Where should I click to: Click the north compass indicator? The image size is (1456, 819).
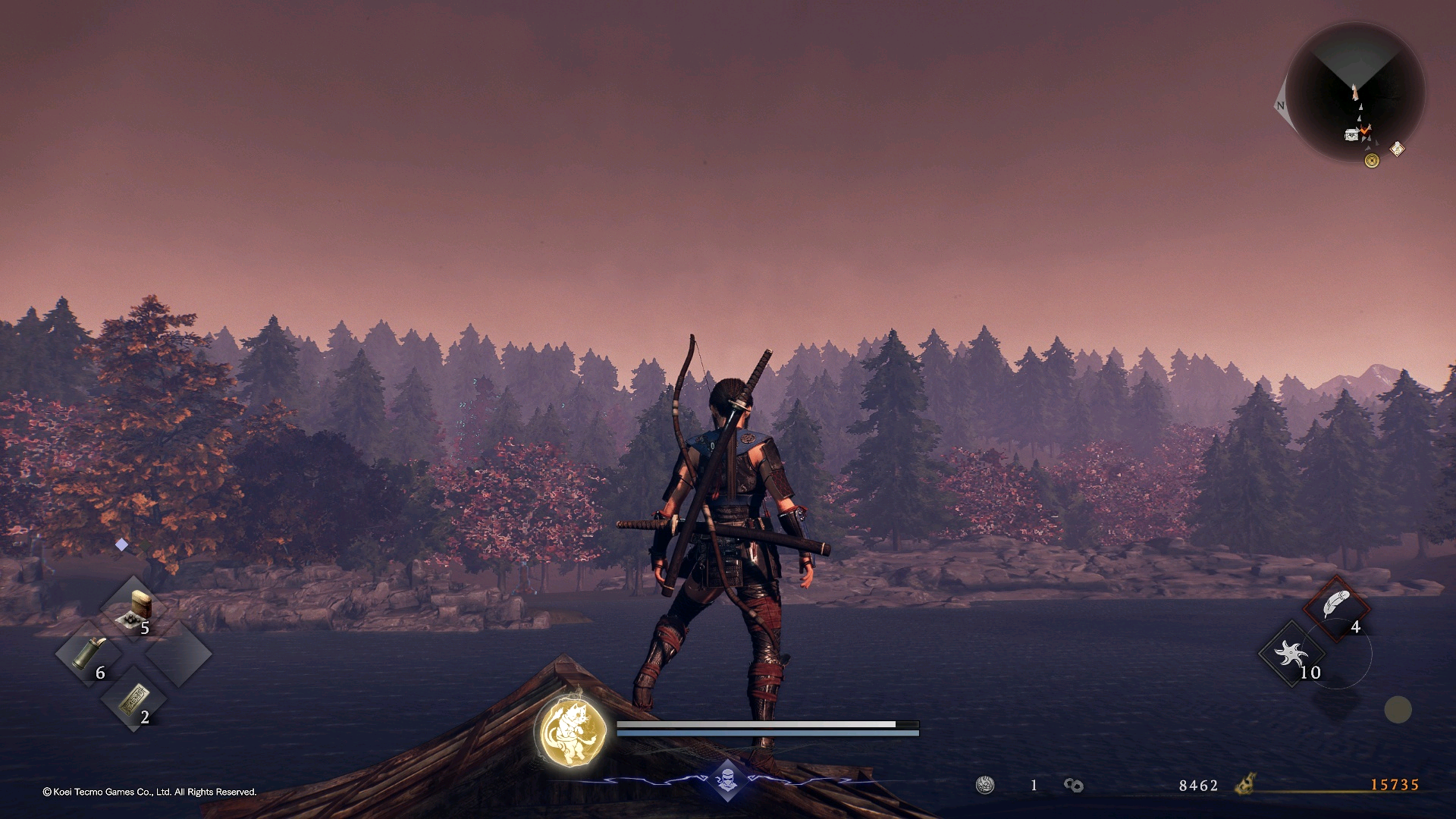[1281, 105]
